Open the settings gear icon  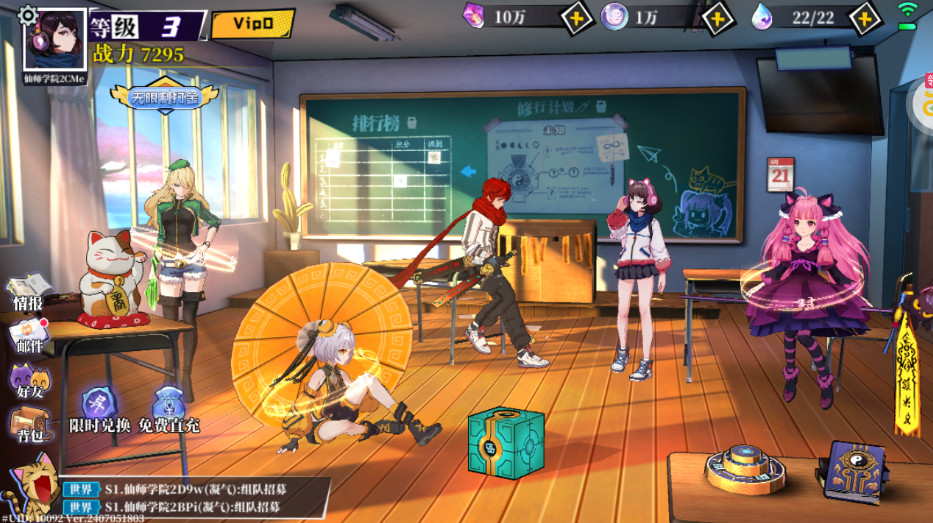pyautogui.click(x=28, y=15)
